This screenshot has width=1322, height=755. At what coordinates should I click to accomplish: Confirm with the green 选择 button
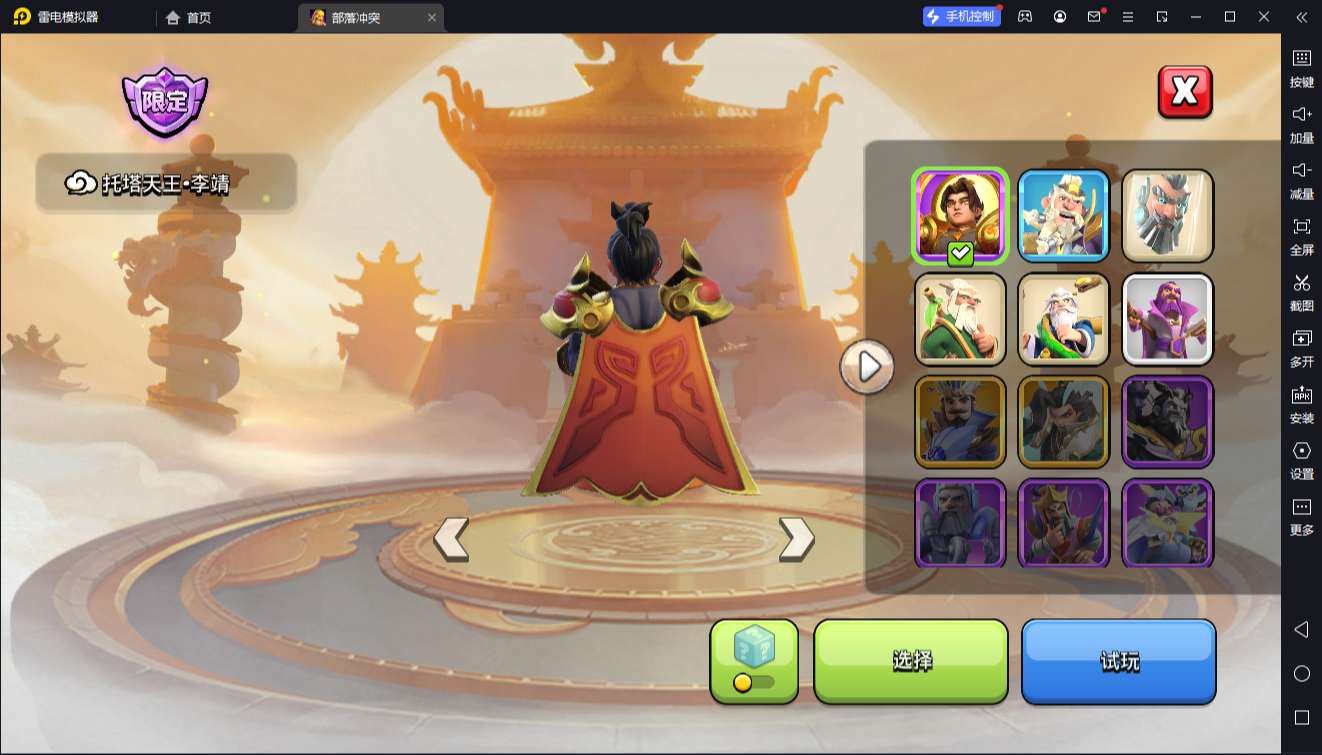(911, 660)
